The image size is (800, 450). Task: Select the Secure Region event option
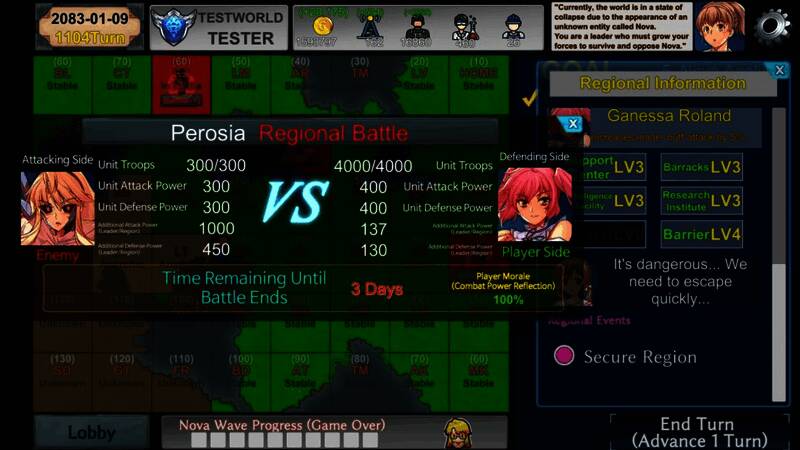566,356
